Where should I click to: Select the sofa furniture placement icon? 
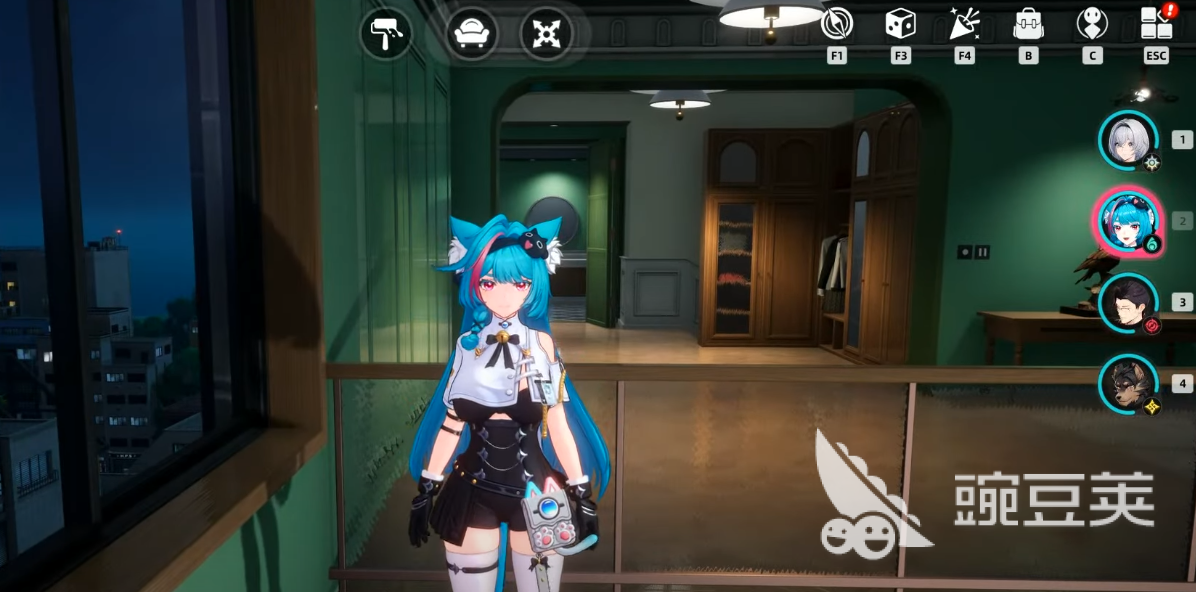pyautogui.click(x=471, y=35)
